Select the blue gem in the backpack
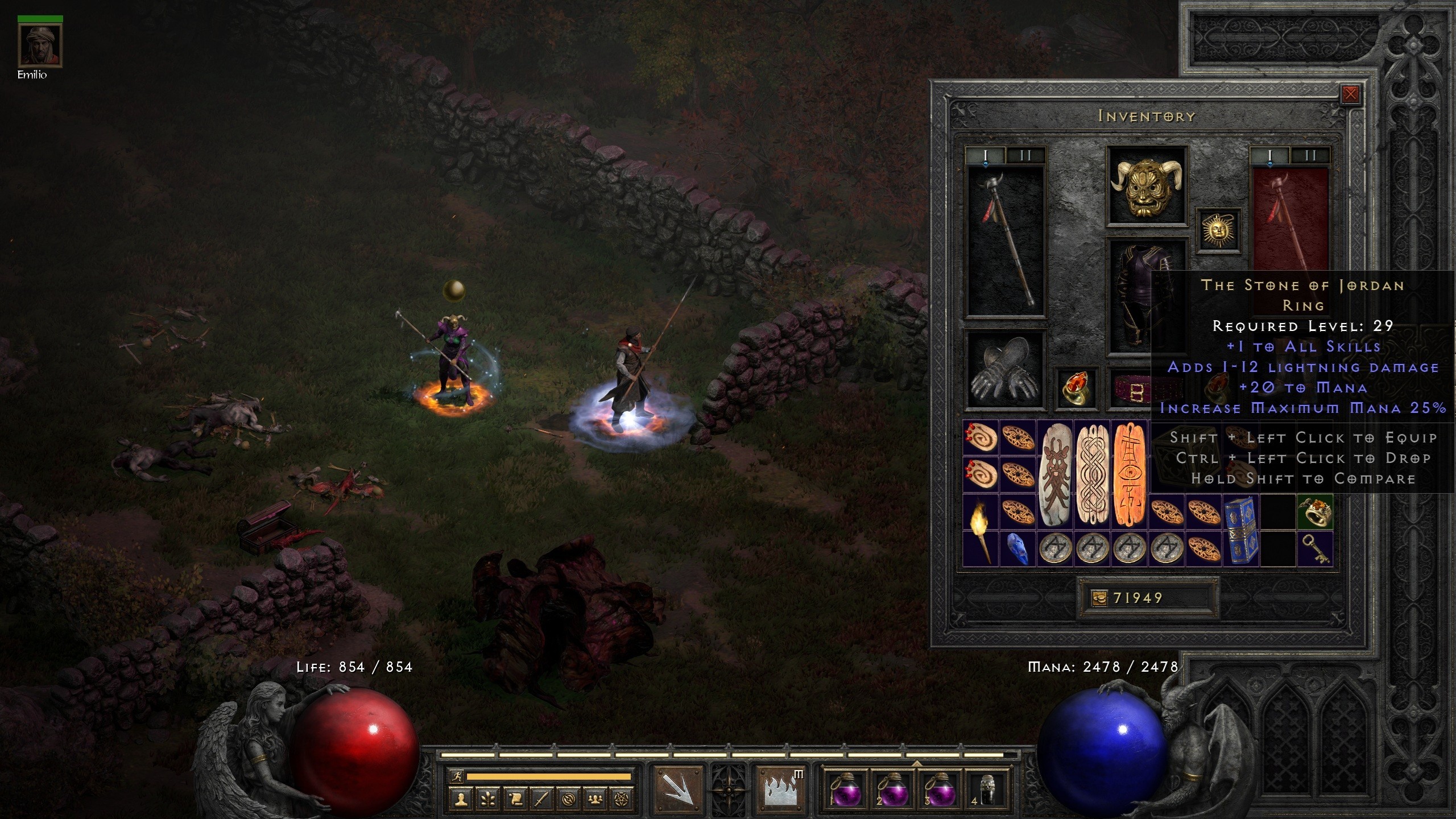This screenshot has height=819, width=1456. click(1017, 549)
